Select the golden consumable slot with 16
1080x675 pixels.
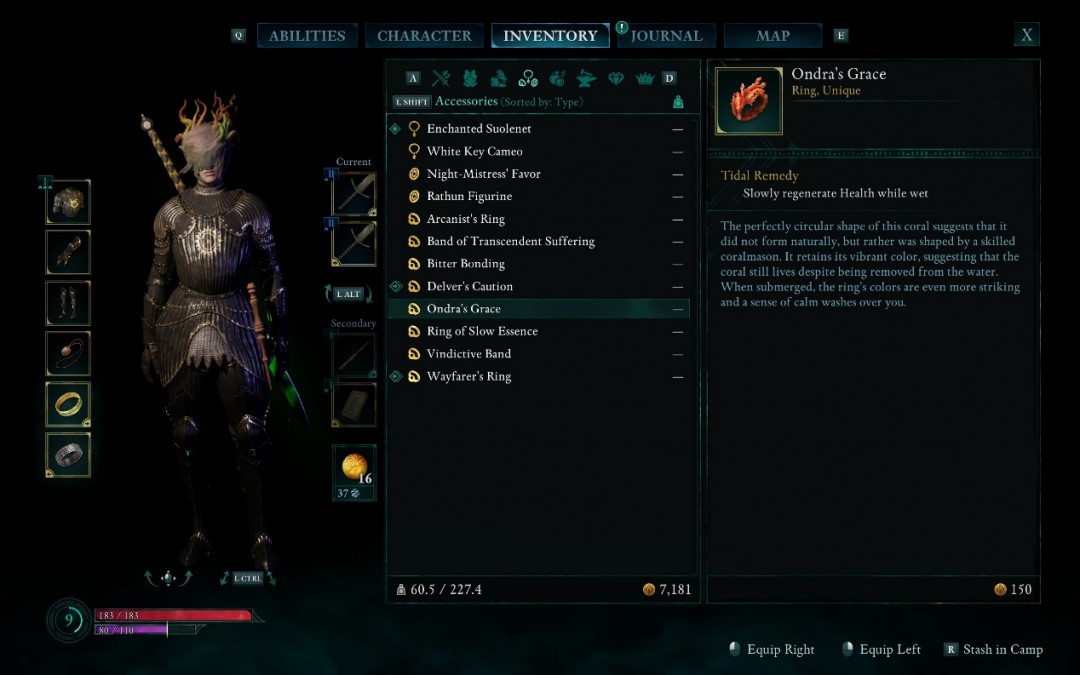[354, 467]
